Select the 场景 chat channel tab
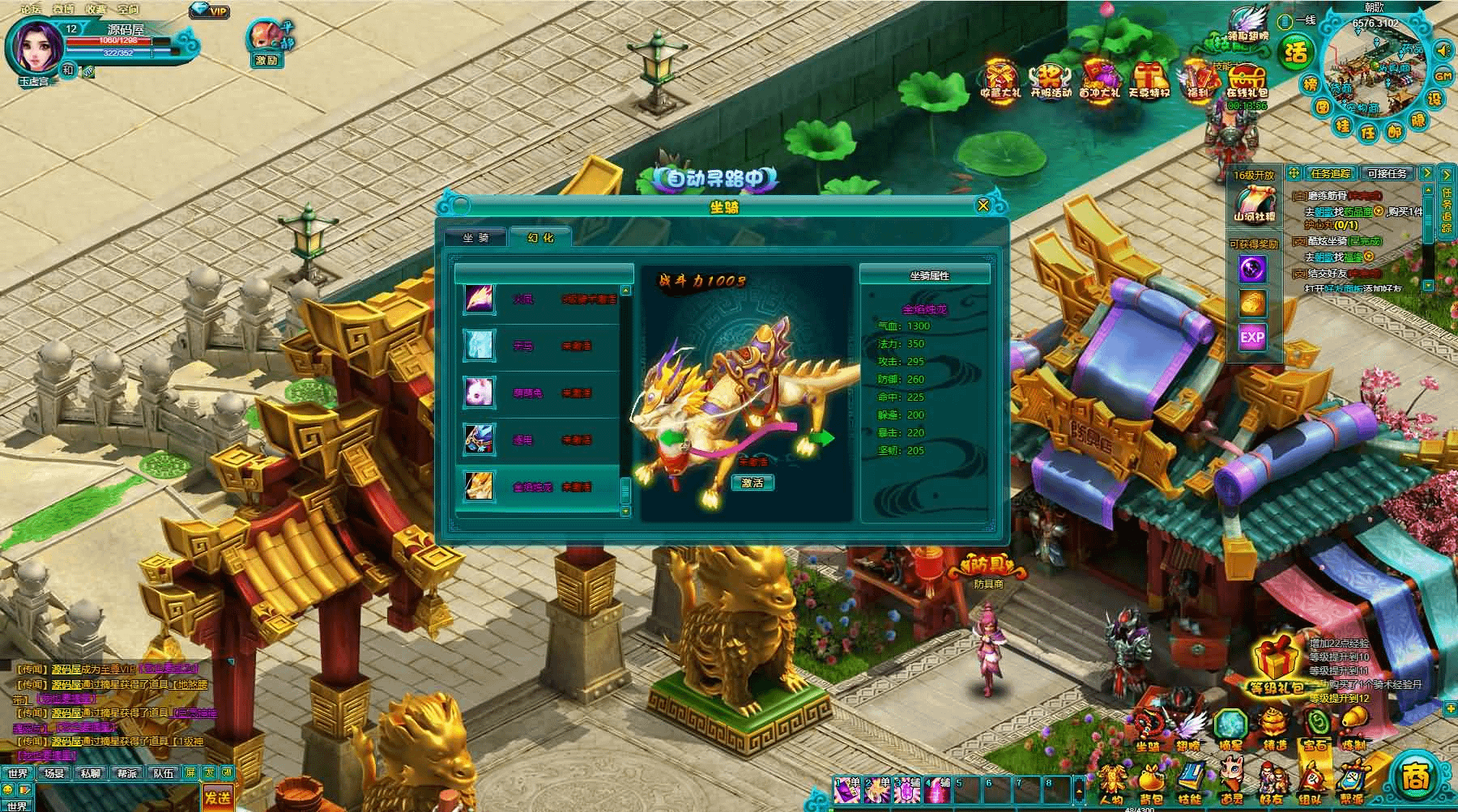 pos(54,773)
